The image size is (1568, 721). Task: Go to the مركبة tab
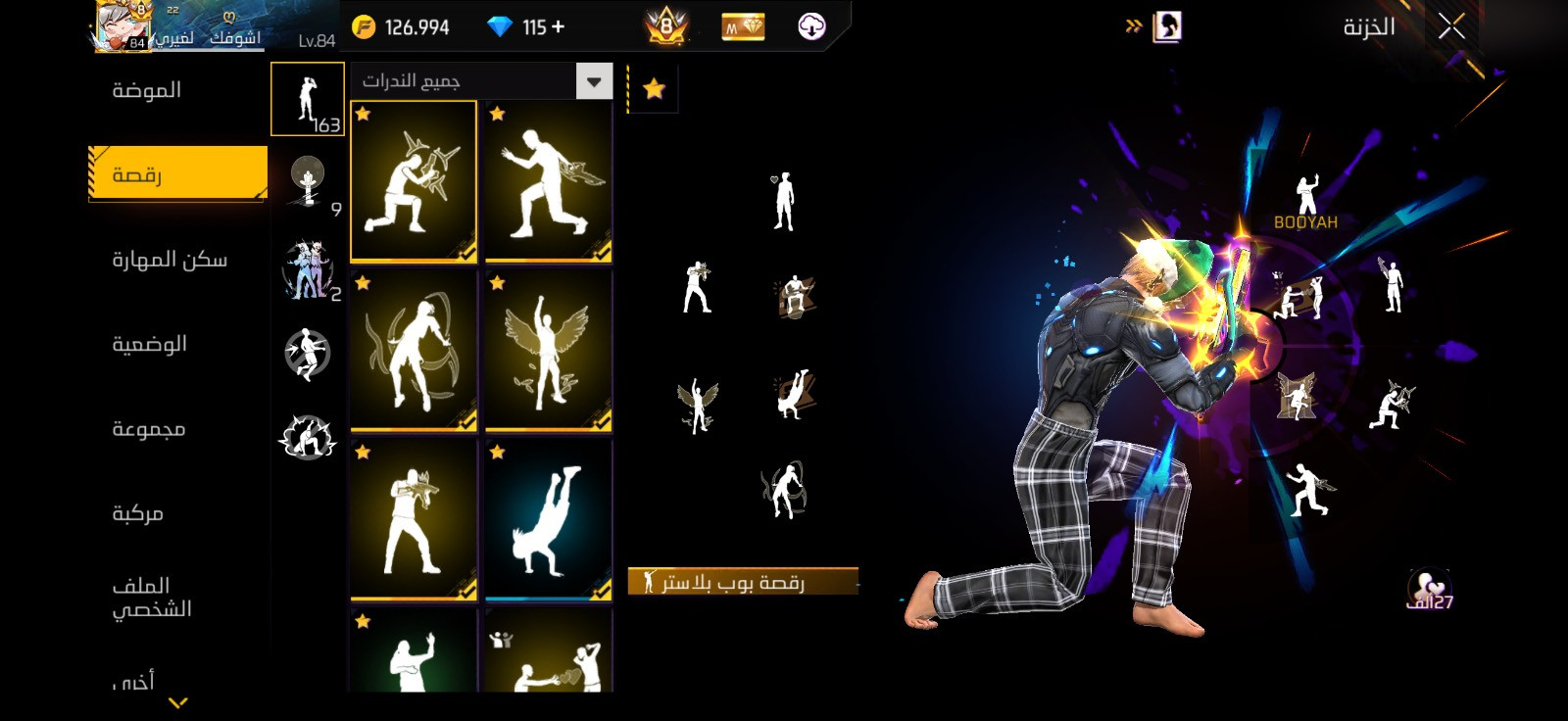pyautogui.click(x=137, y=513)
